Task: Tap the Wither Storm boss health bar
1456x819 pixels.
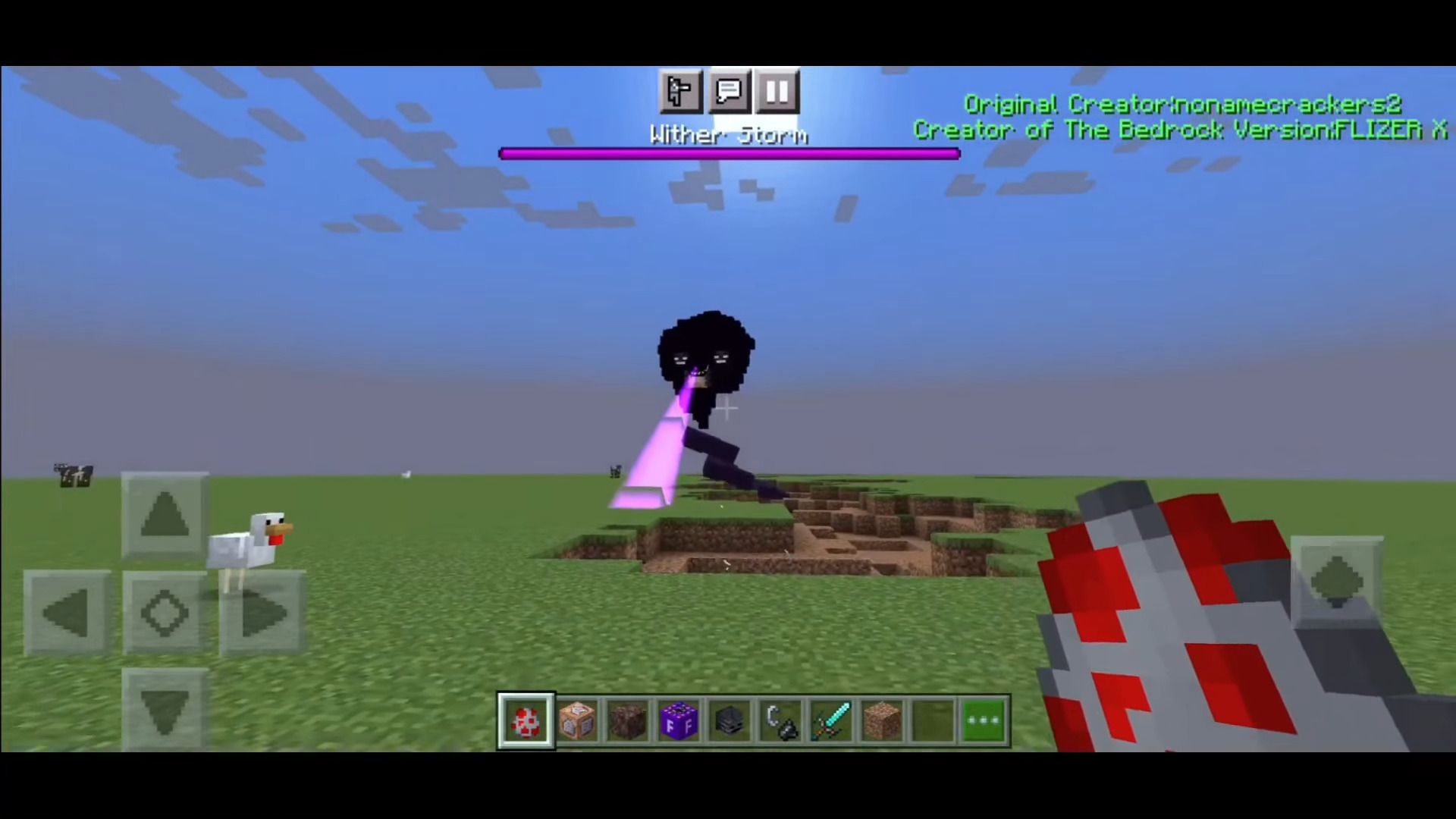Action: (730, 153)
